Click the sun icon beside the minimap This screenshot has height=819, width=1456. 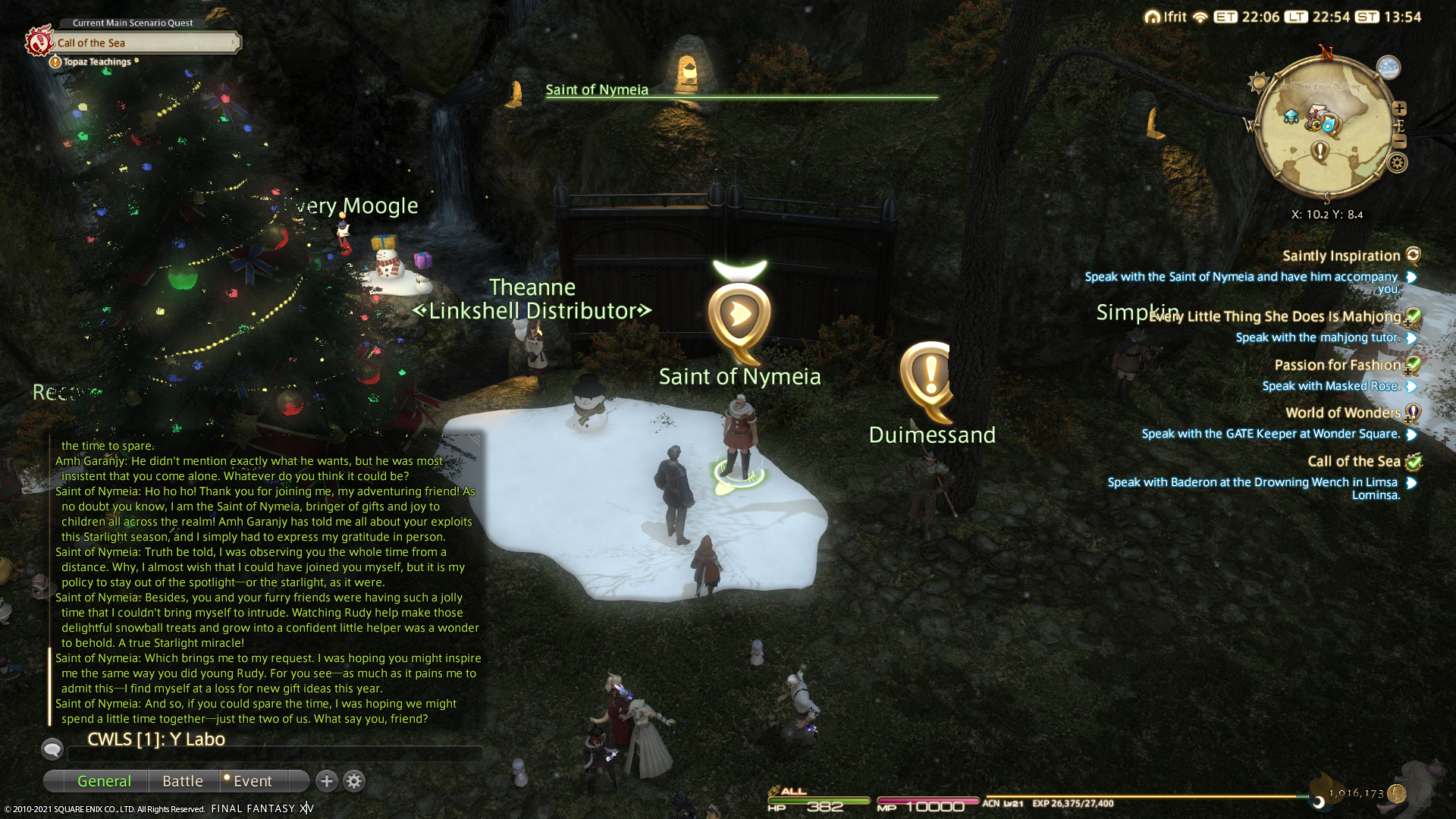[x=1260, y=82]
